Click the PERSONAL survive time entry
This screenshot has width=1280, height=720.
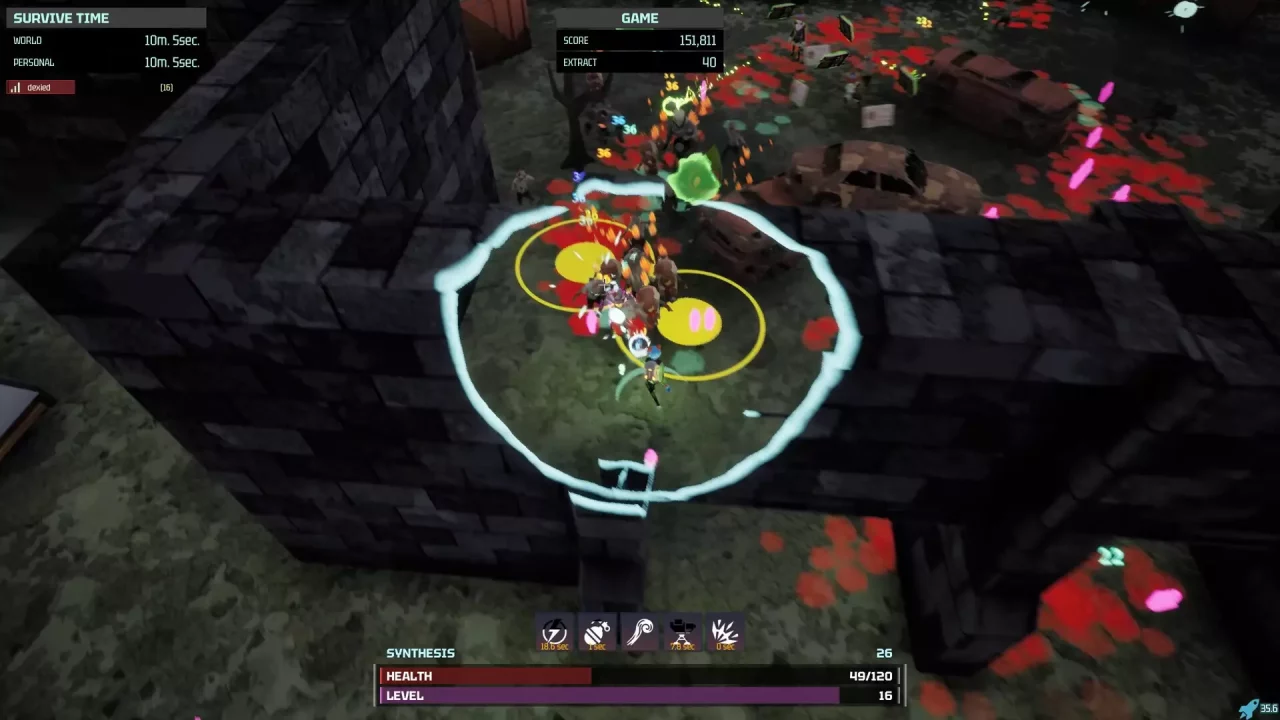point(105,62)
